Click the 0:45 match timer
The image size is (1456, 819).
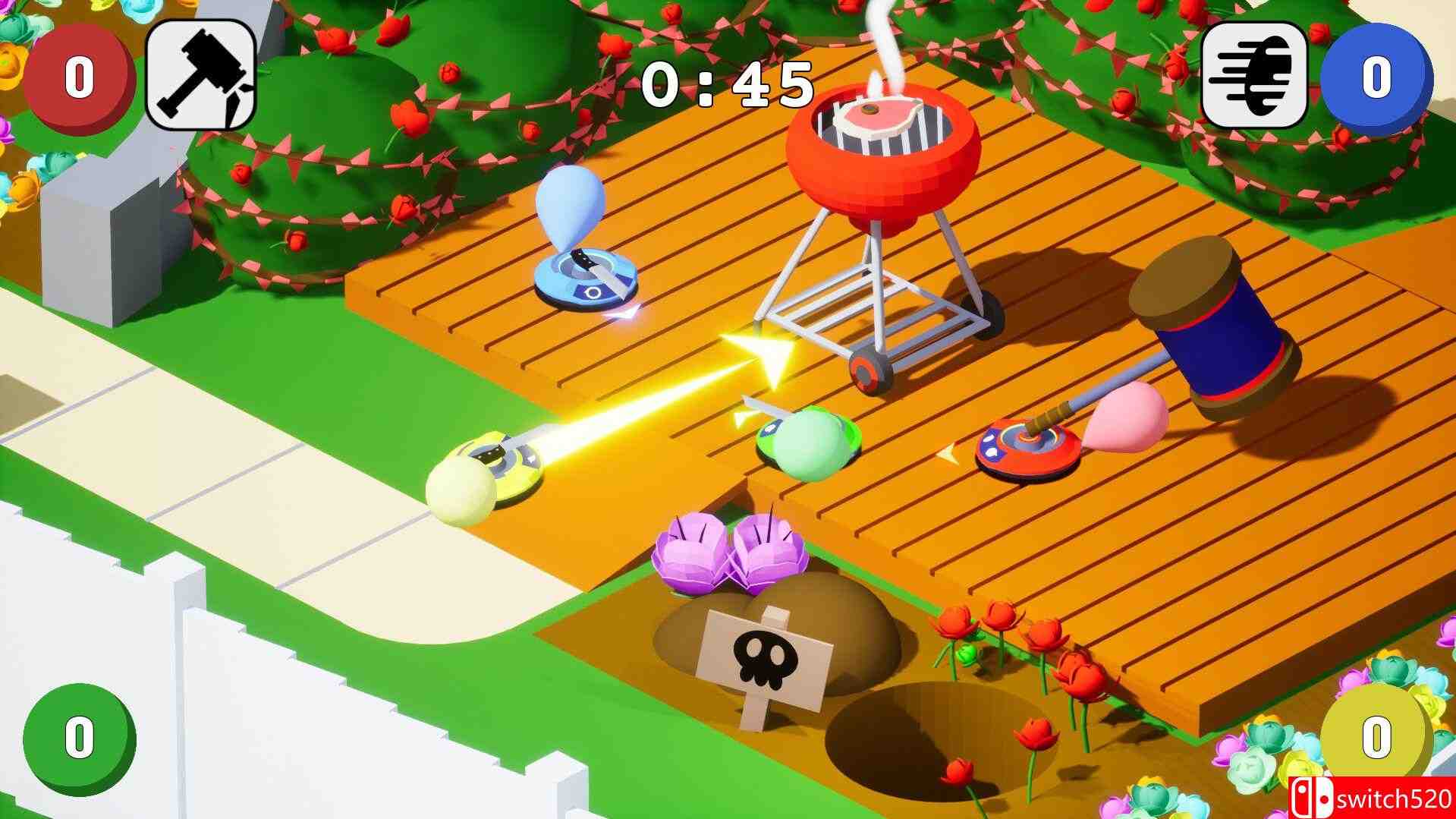point(726,83)
